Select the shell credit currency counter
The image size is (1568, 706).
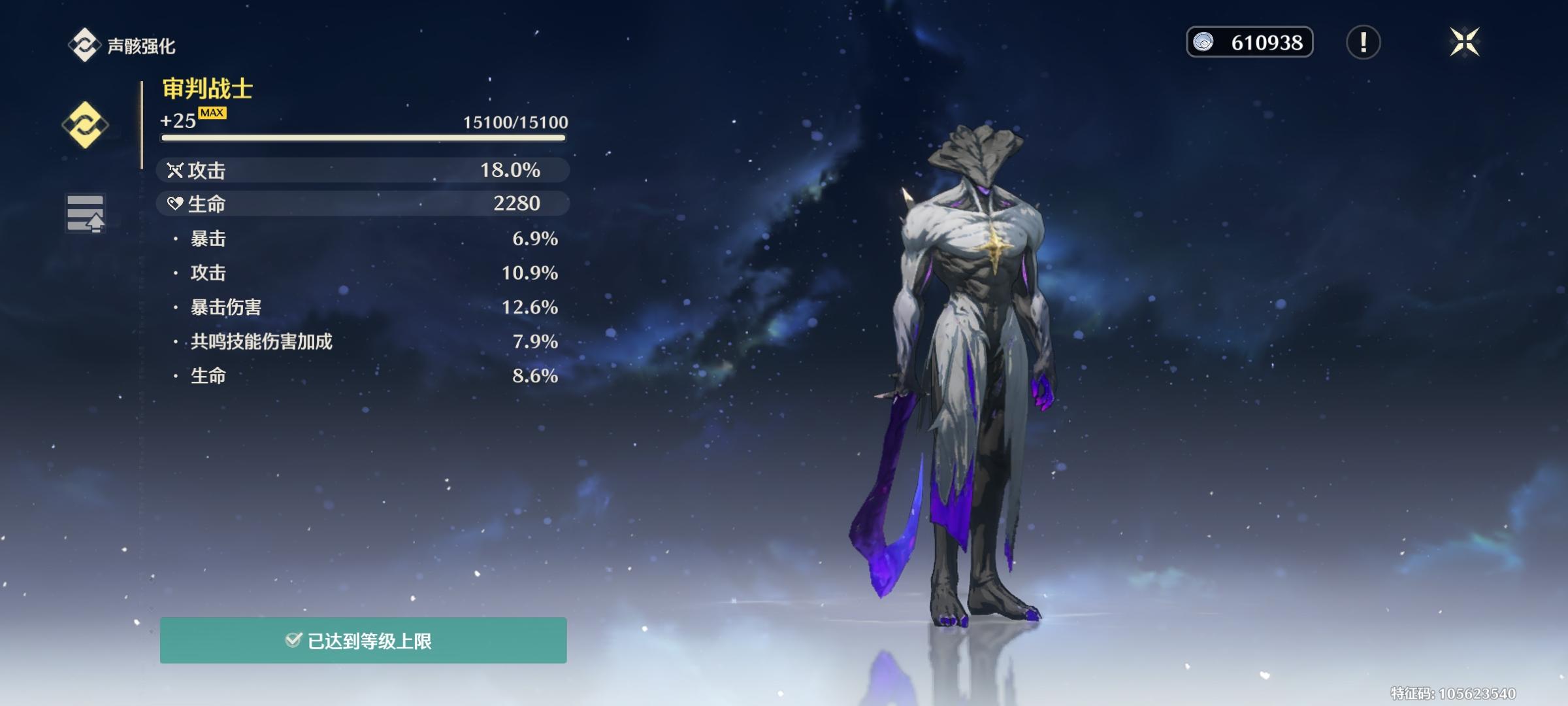tap(1249, 42)
